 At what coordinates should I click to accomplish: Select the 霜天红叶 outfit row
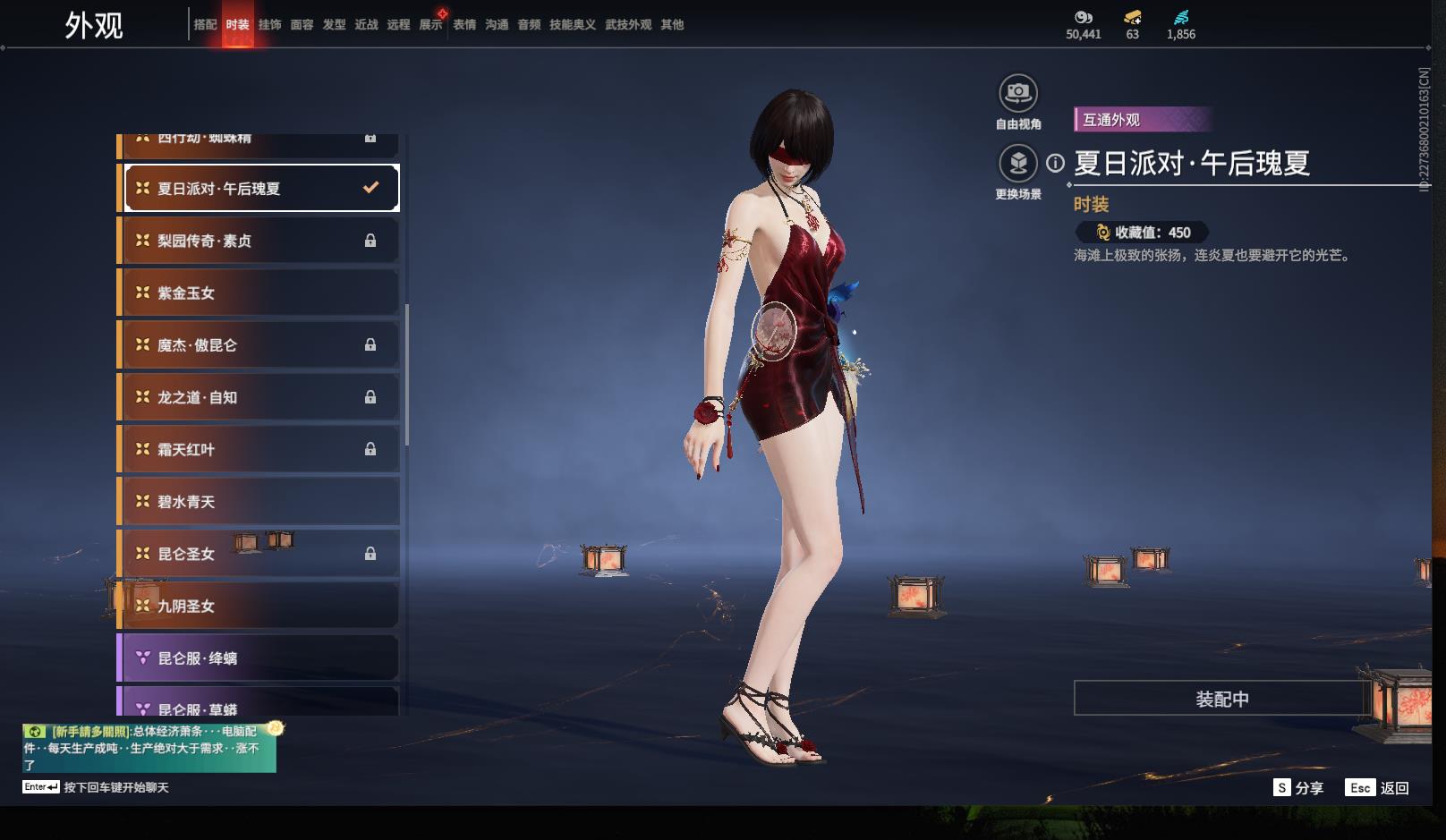click(259, 449)
